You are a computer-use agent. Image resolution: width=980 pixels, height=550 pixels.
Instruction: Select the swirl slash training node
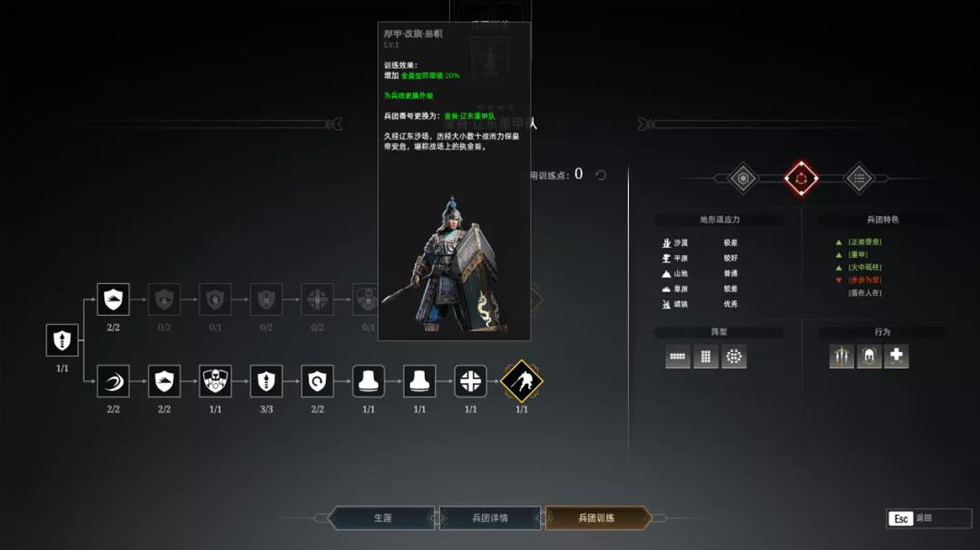[x=113, y=381]
